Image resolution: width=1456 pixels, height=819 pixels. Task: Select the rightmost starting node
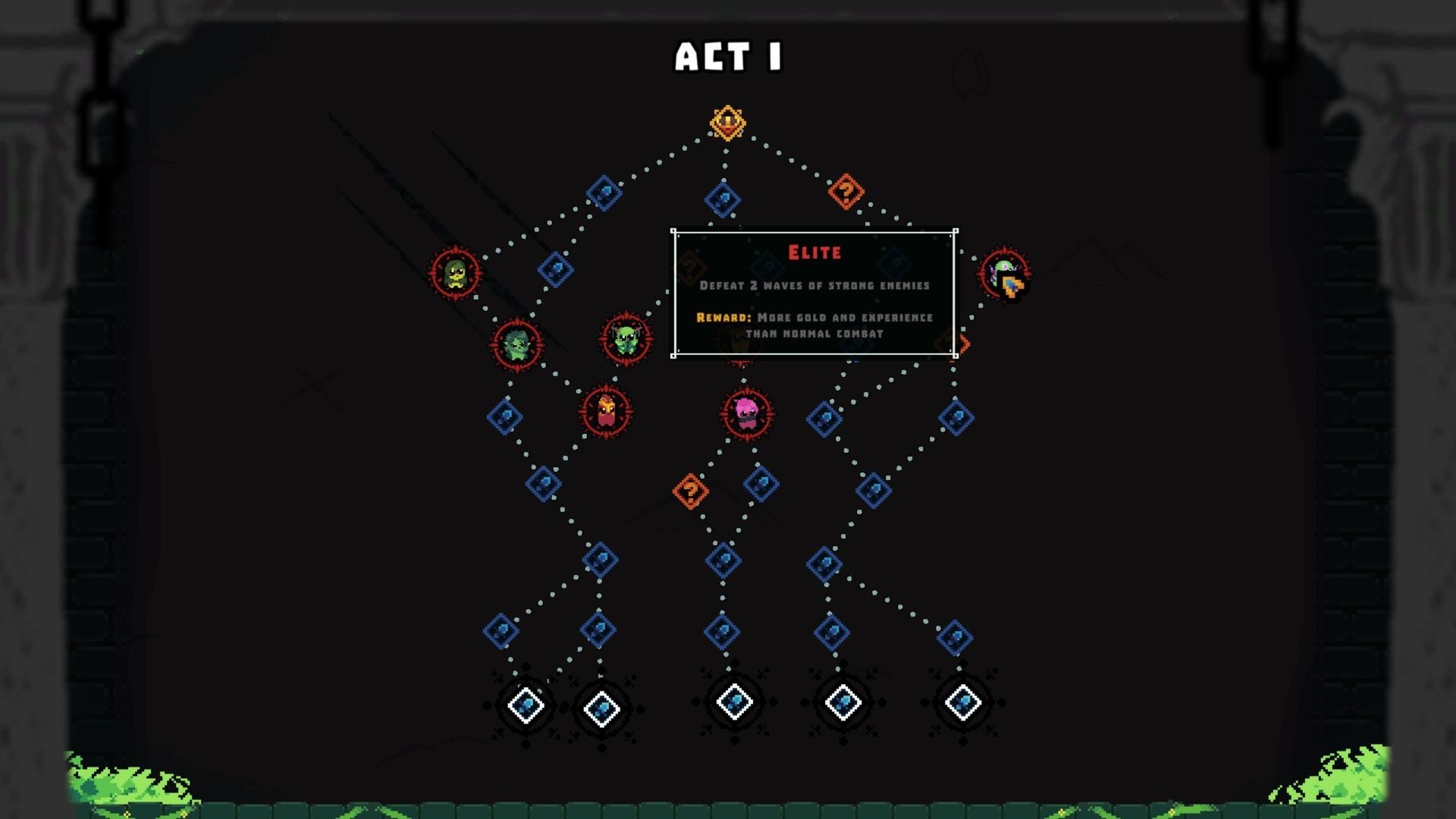coord(962,703)
